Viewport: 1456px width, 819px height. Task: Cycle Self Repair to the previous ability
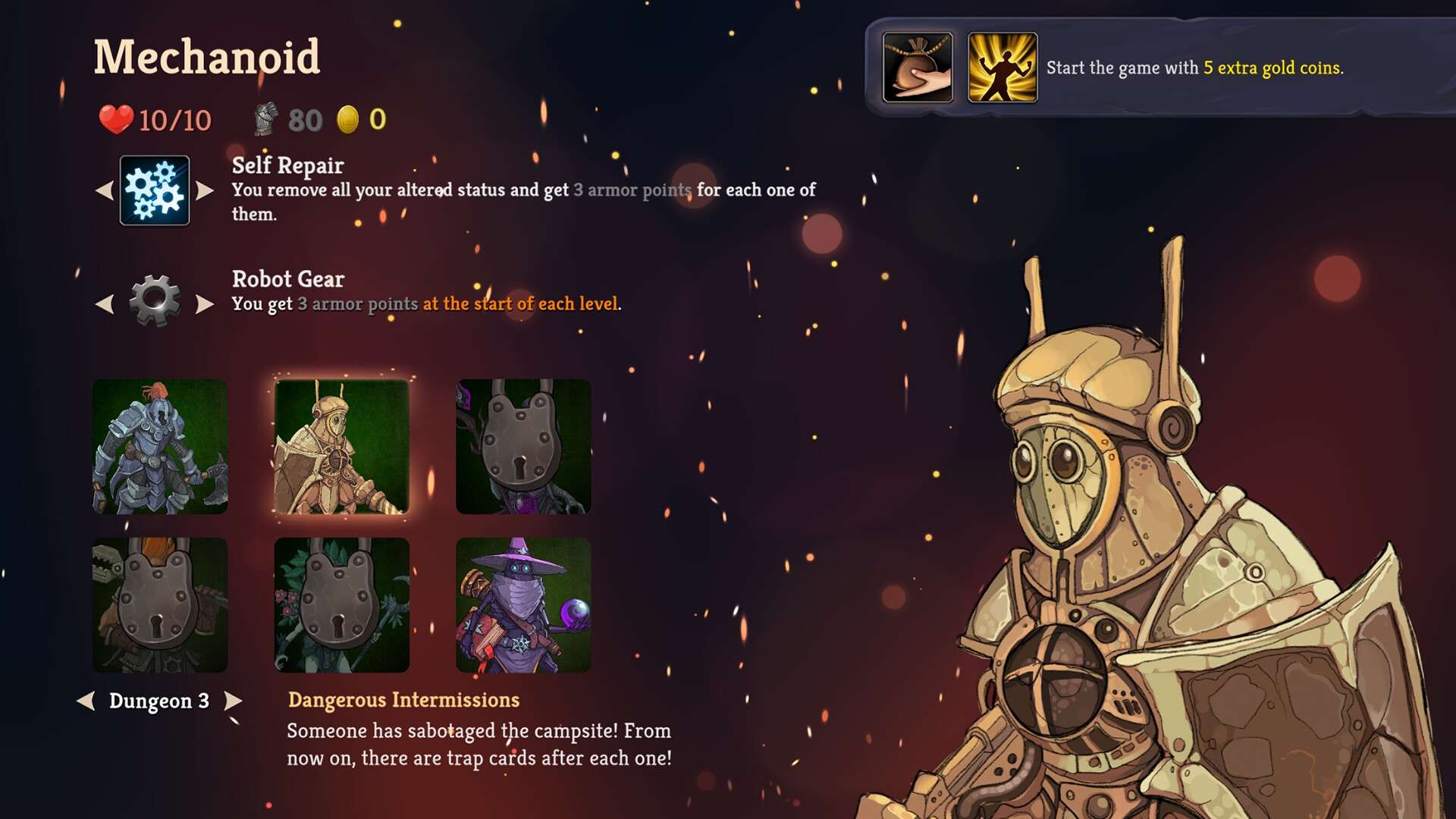[x=105, y=190]
